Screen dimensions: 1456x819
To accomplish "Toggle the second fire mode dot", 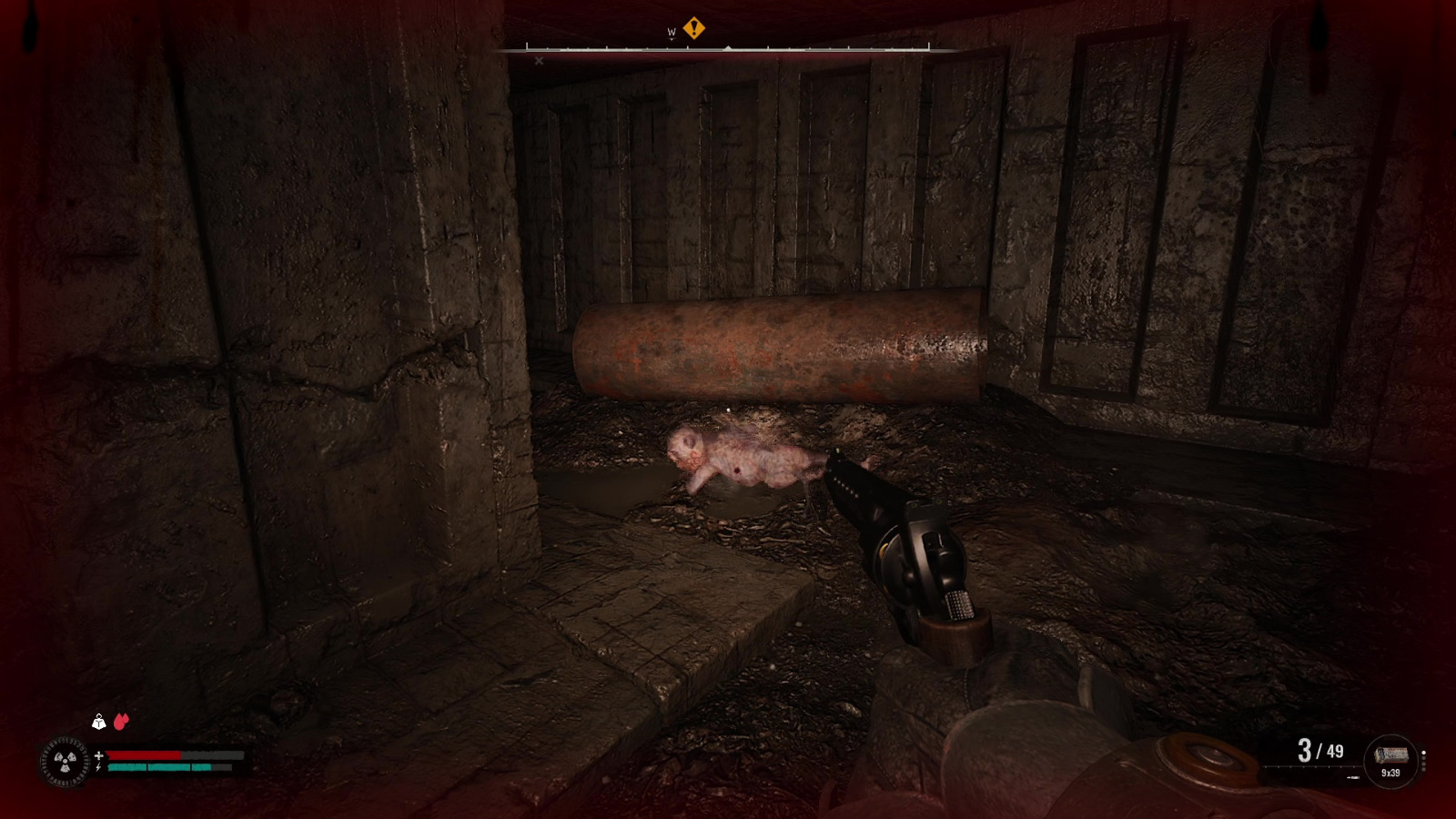I will pos(1423,758).
